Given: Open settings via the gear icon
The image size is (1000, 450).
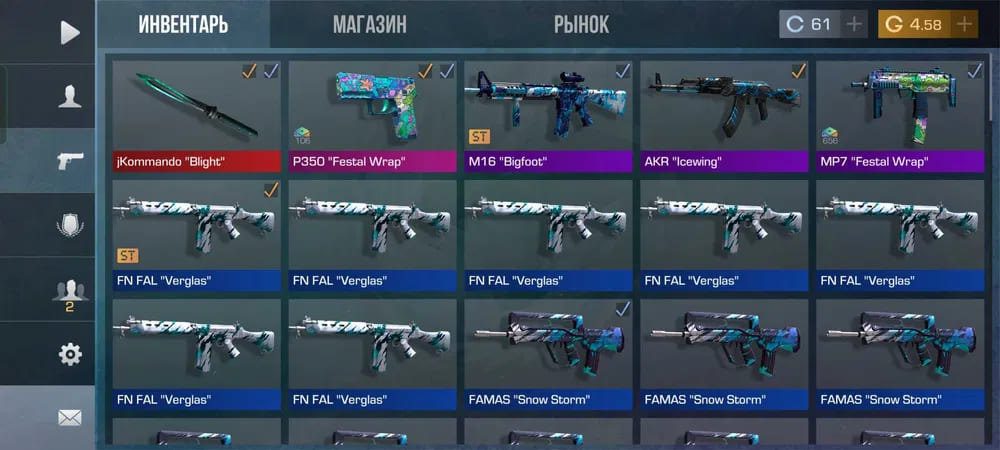Looking at the screenshot, I should (x=69, y=354).
